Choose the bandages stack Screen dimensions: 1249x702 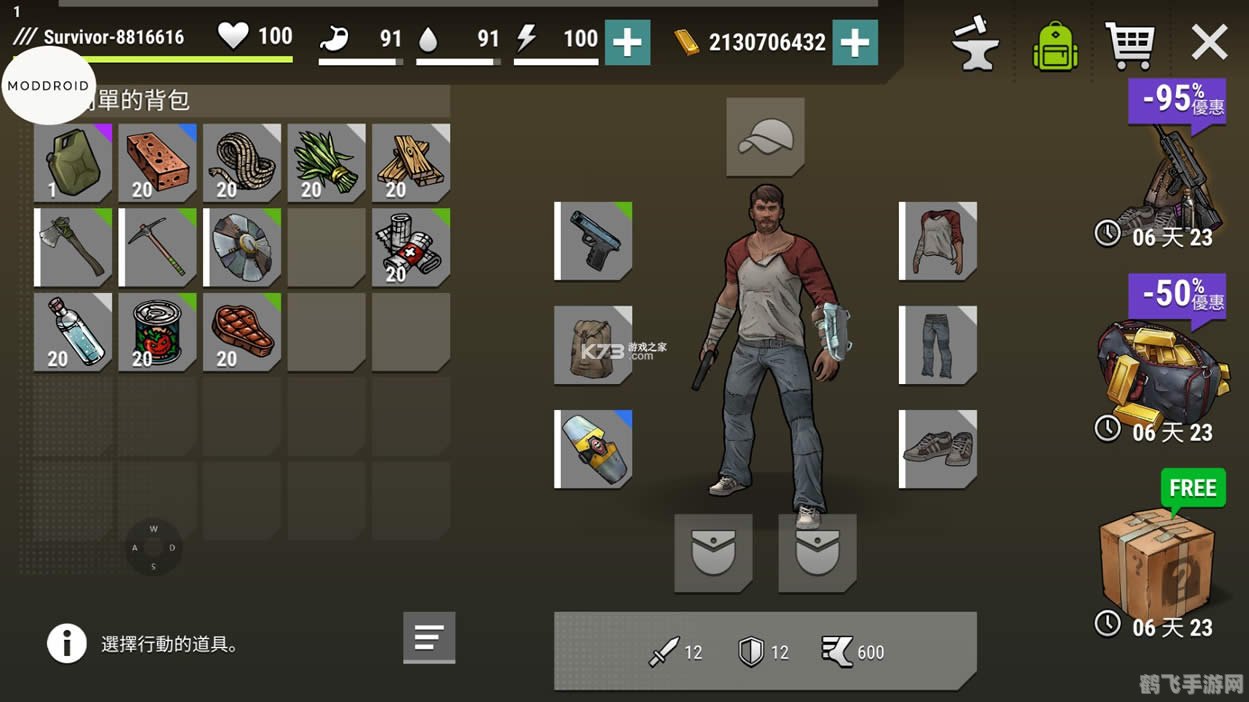(x=411, y=247)
